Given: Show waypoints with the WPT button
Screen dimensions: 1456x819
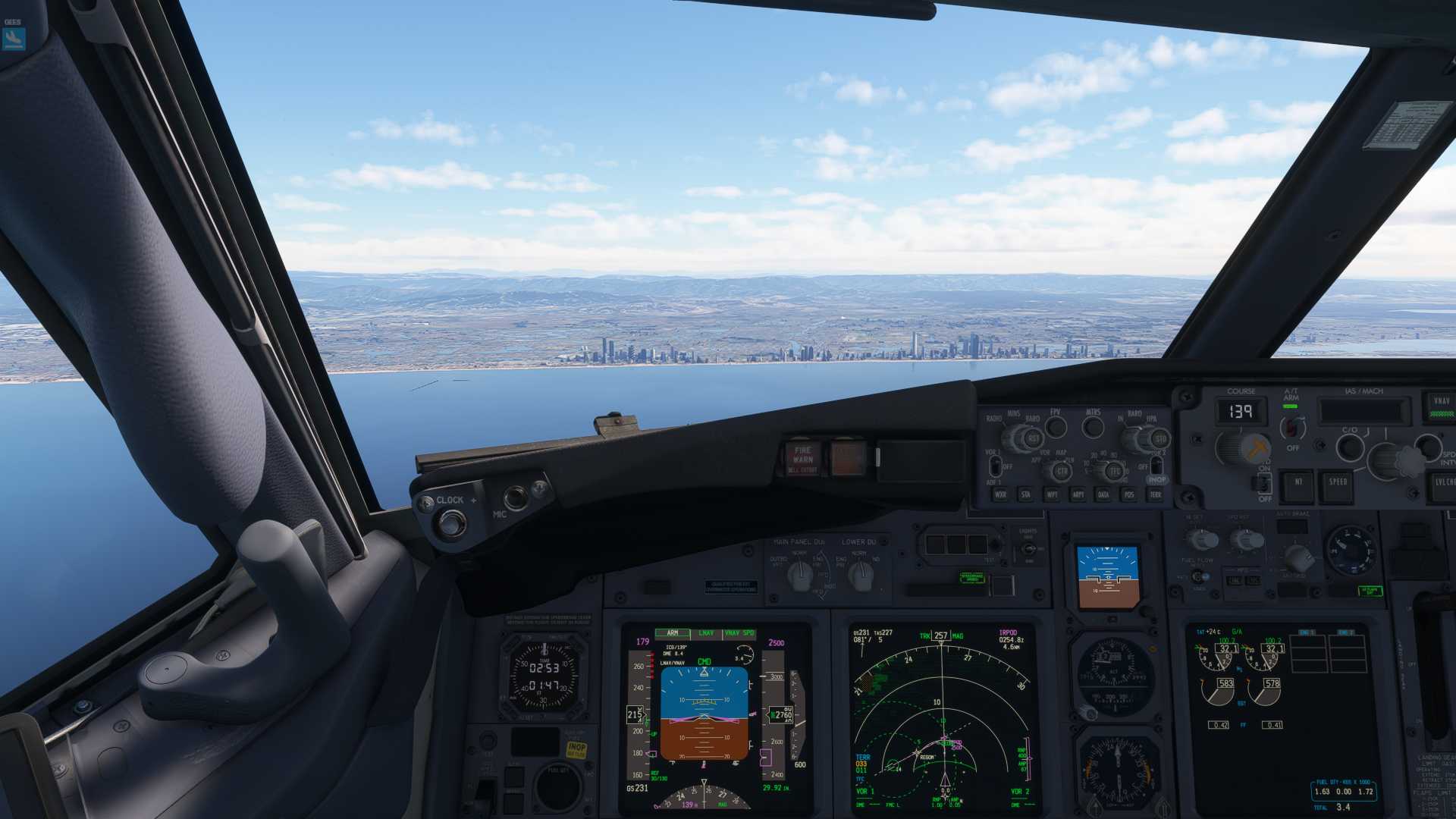Looking at the screenshot, I should click(1052, 494).
